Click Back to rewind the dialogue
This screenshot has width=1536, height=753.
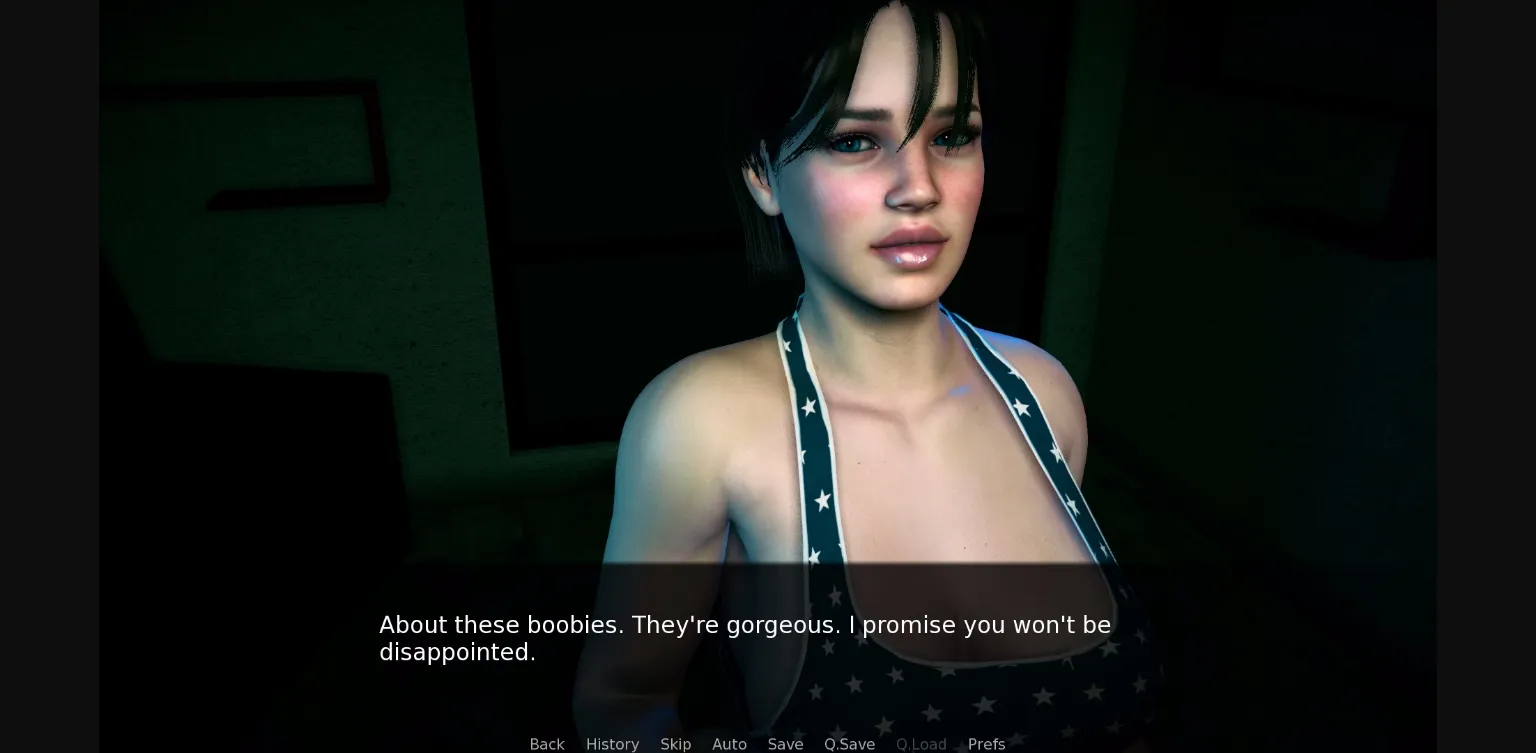546,744
